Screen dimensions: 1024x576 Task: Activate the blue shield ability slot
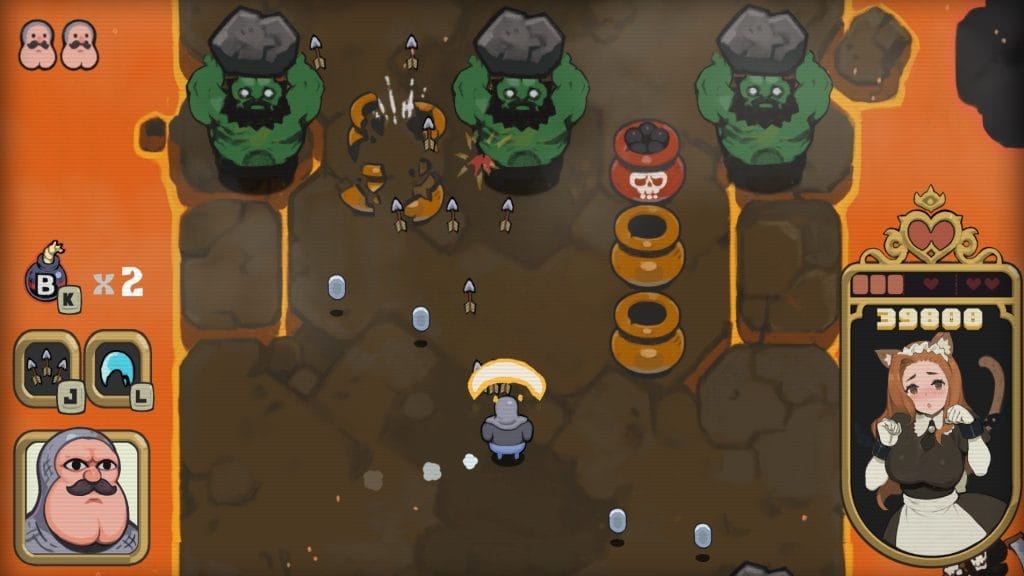pyautogui.click(x=117, y=368)
